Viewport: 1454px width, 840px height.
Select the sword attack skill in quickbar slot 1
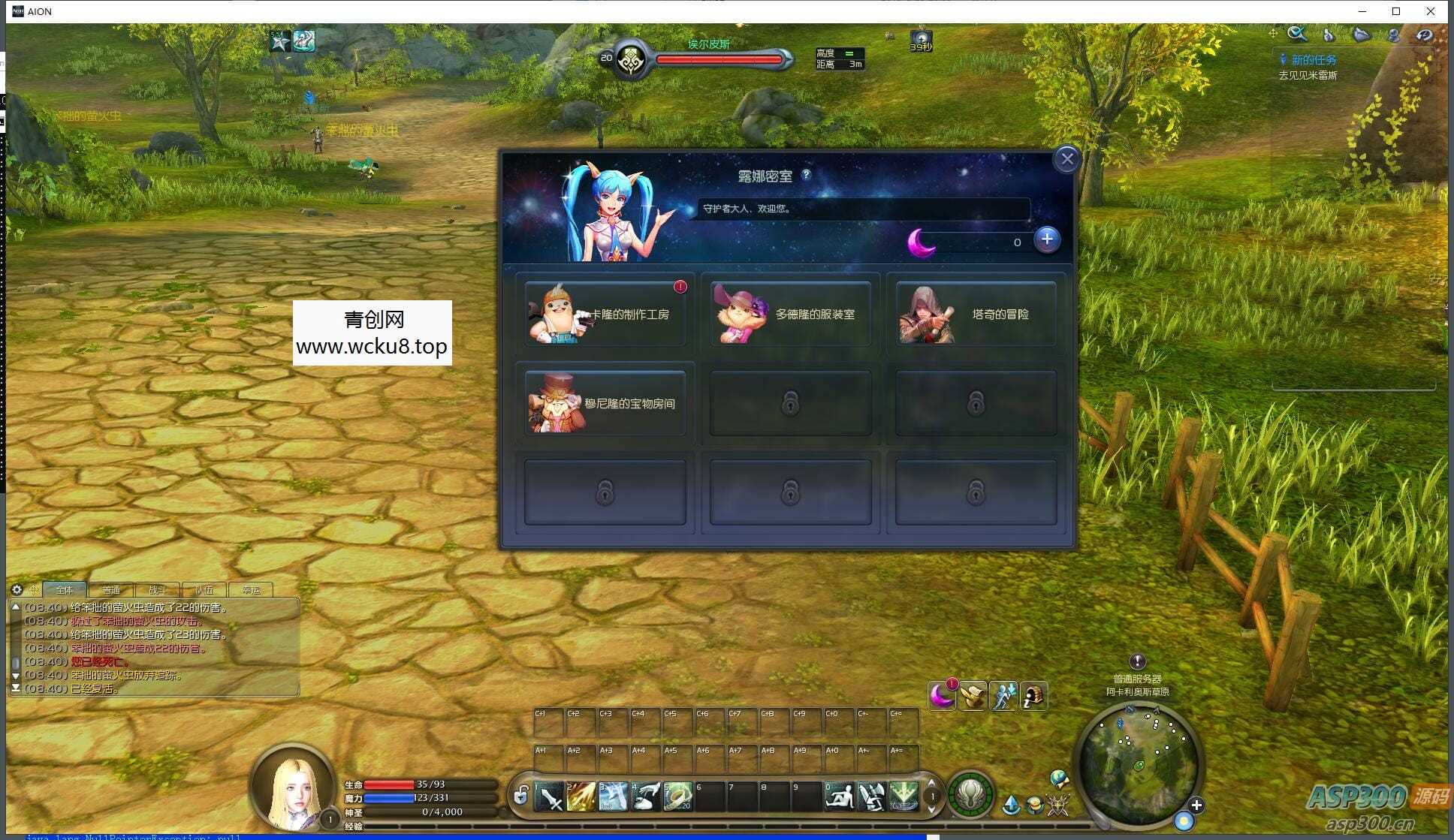coord(551,796)
